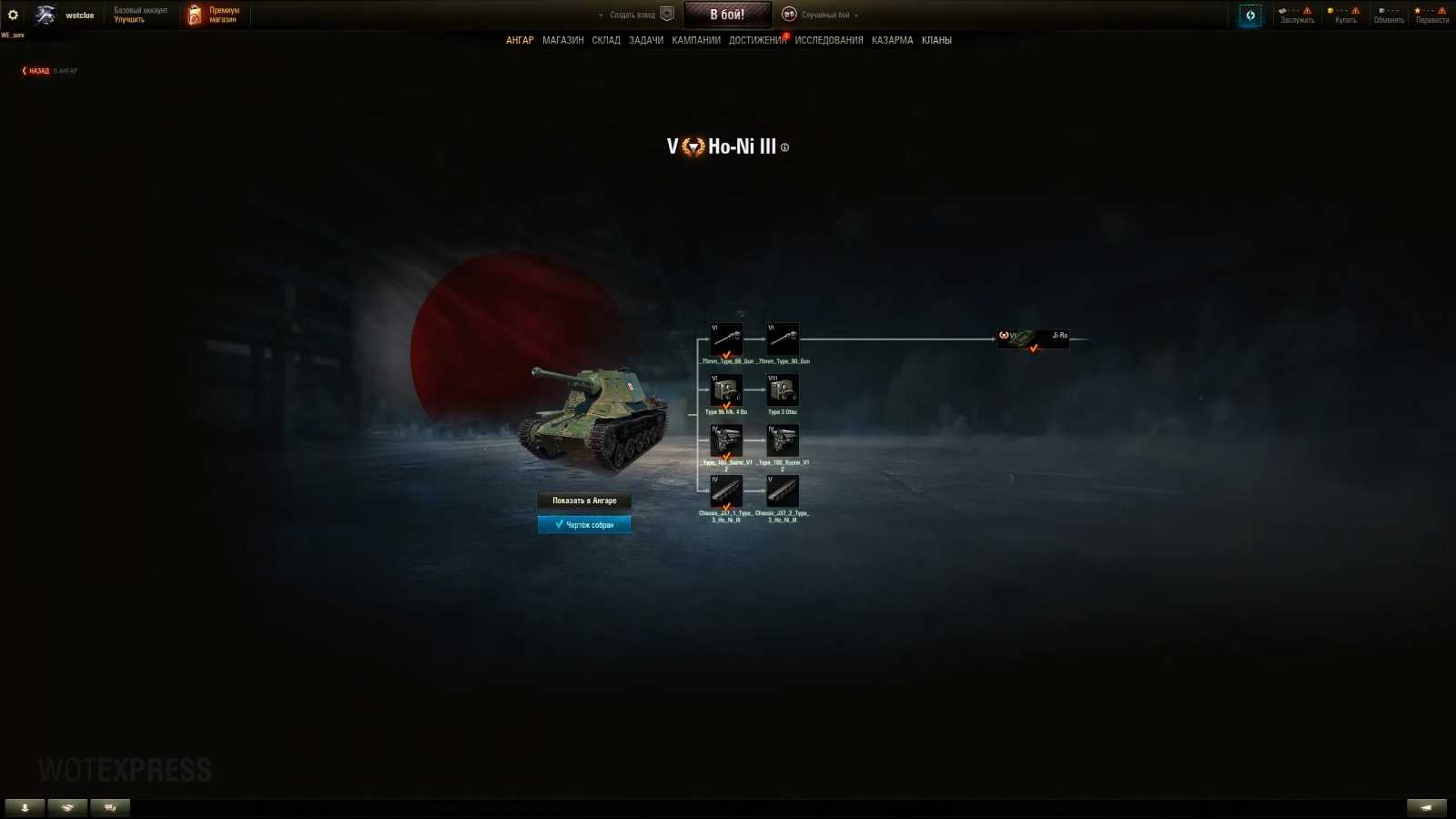This screenshot has height=819, width=1456.
Task: Open the МАГАЗИН menu item
Action: click(x=564, y=40)
